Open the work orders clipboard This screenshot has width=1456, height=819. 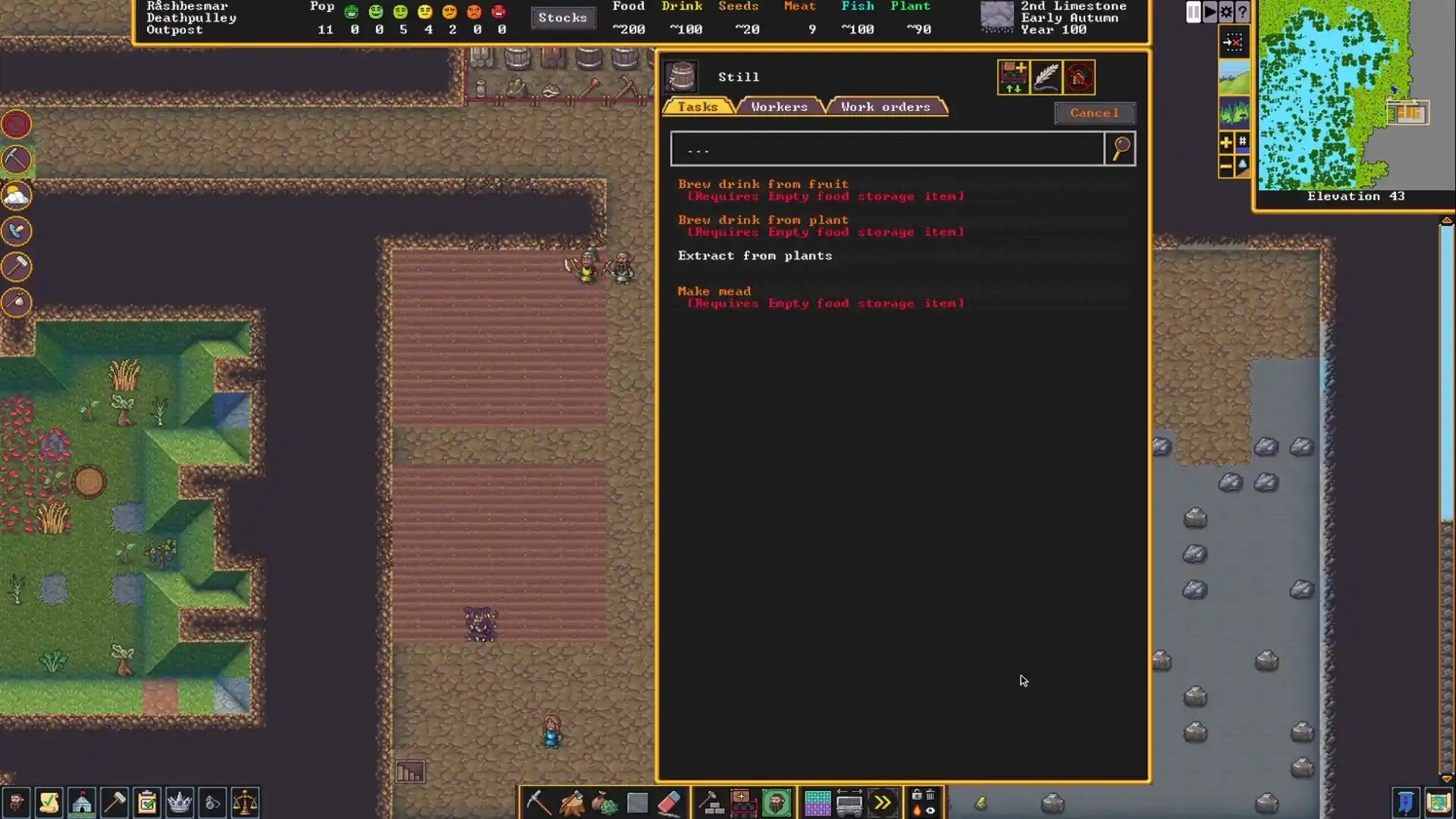[x=146, y=802]
